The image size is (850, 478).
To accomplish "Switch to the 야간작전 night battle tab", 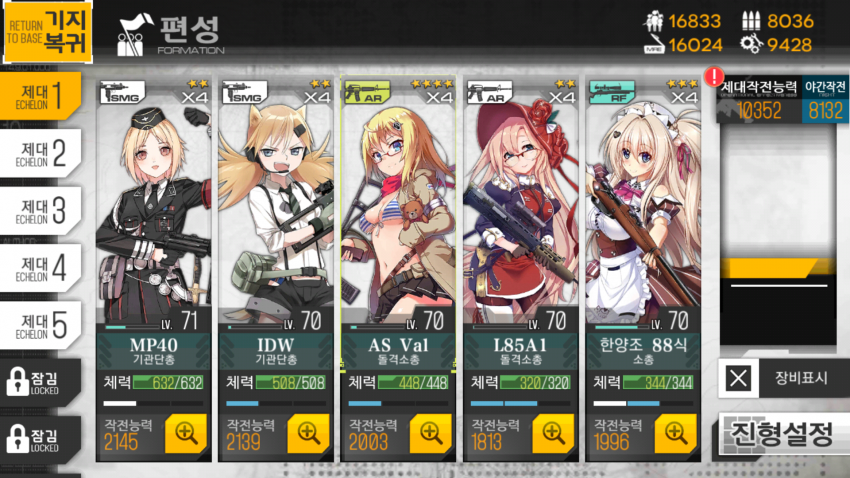I will click(x=825, y=101).
